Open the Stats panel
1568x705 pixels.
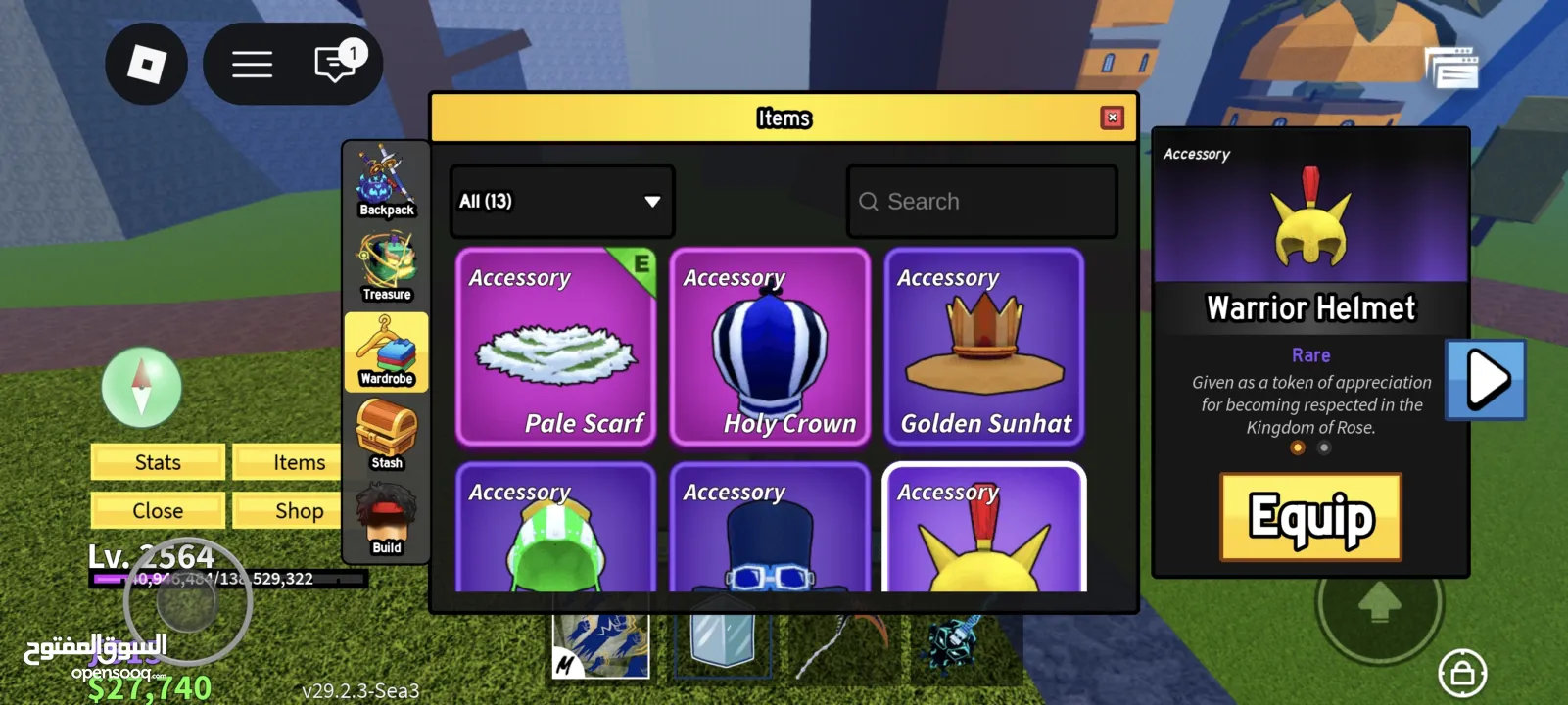click(x=158, y=462)
